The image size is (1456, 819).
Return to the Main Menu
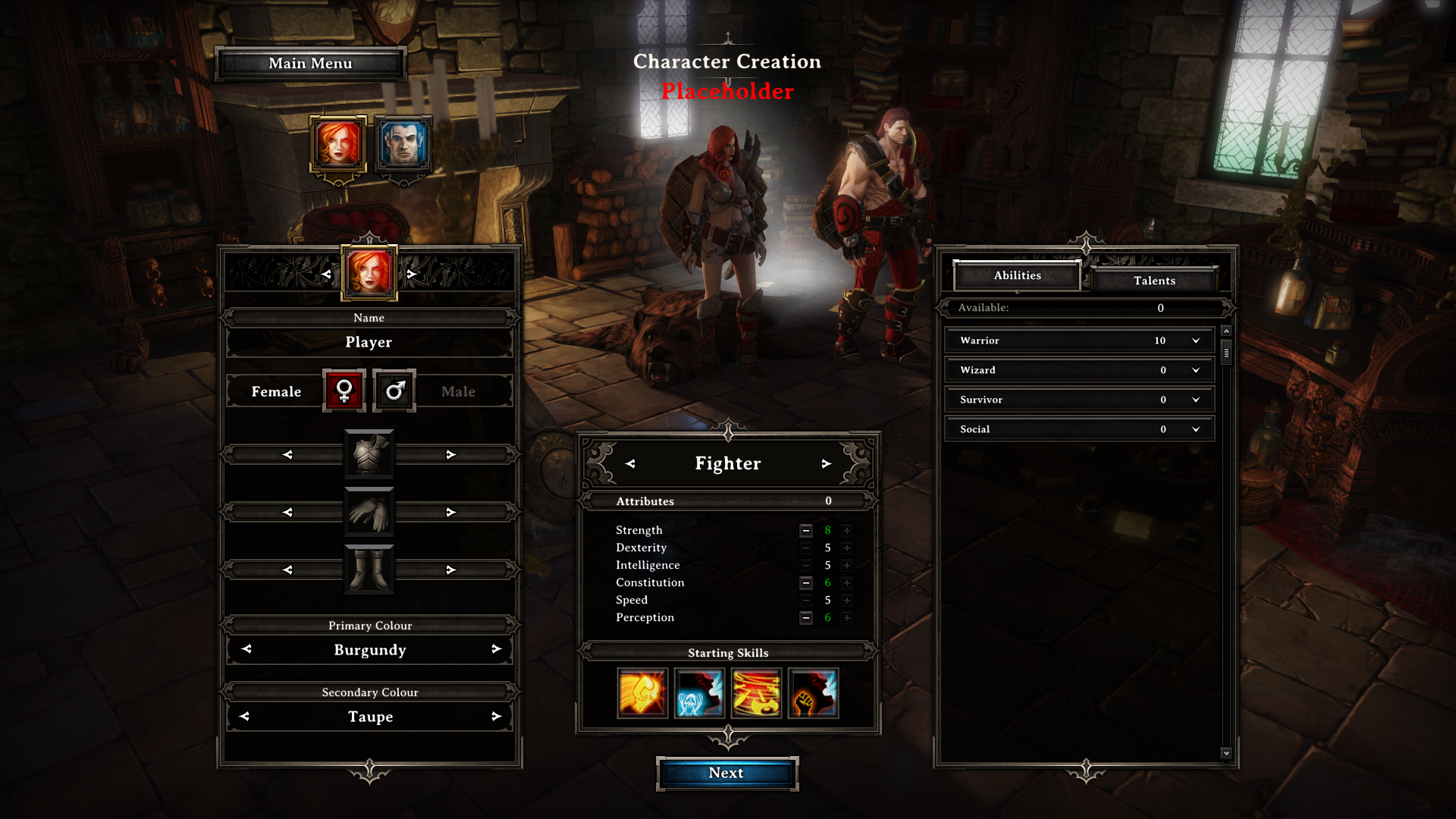[x=310, y=64]
